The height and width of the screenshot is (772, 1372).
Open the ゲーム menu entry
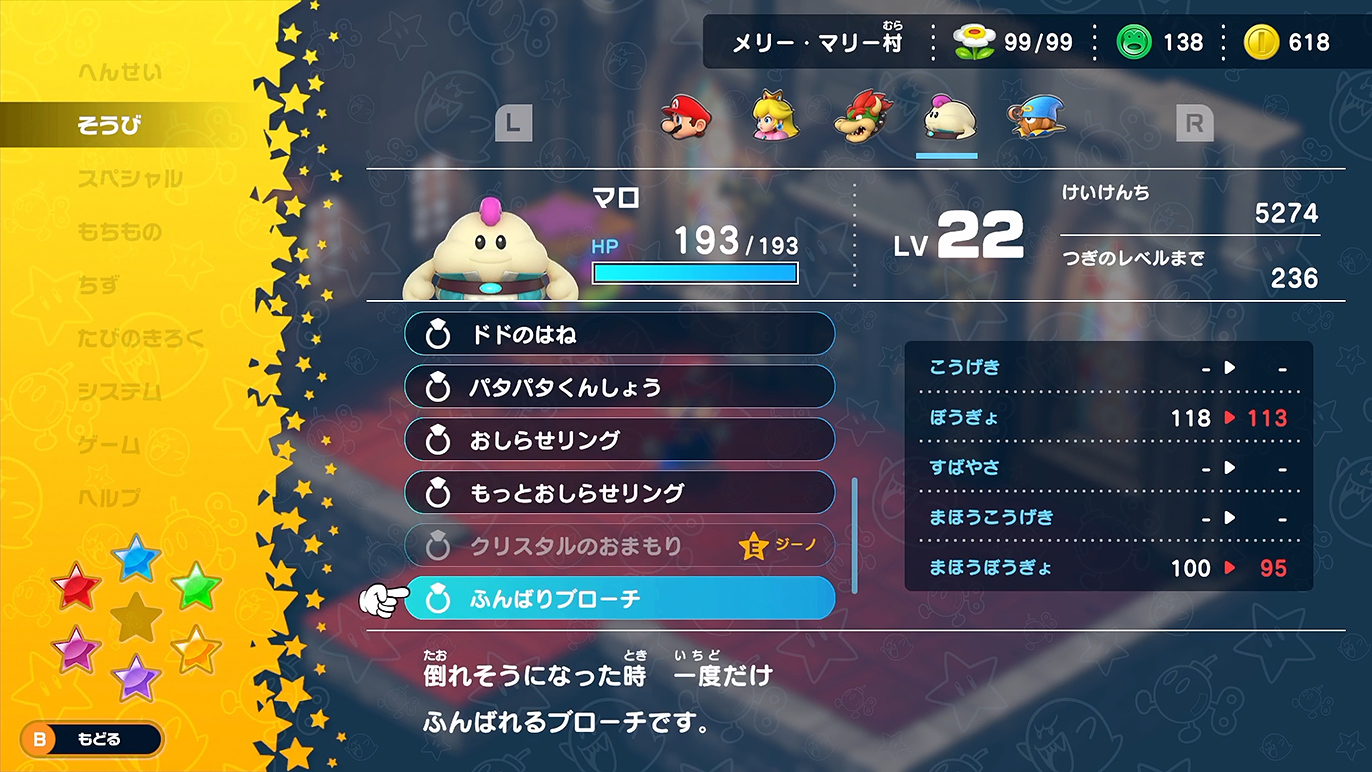pos(109,444)
